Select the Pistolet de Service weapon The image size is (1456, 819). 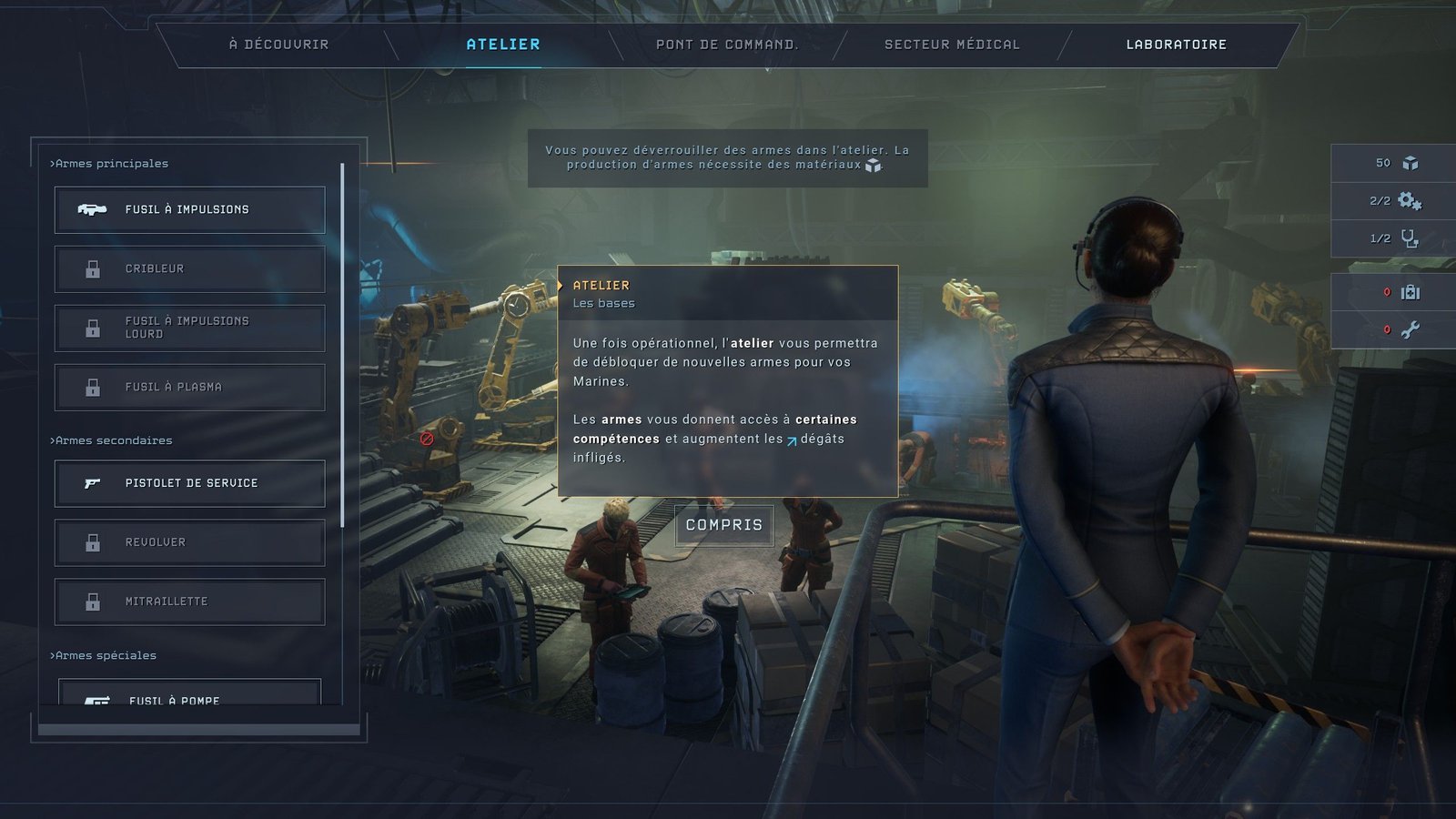189,483
